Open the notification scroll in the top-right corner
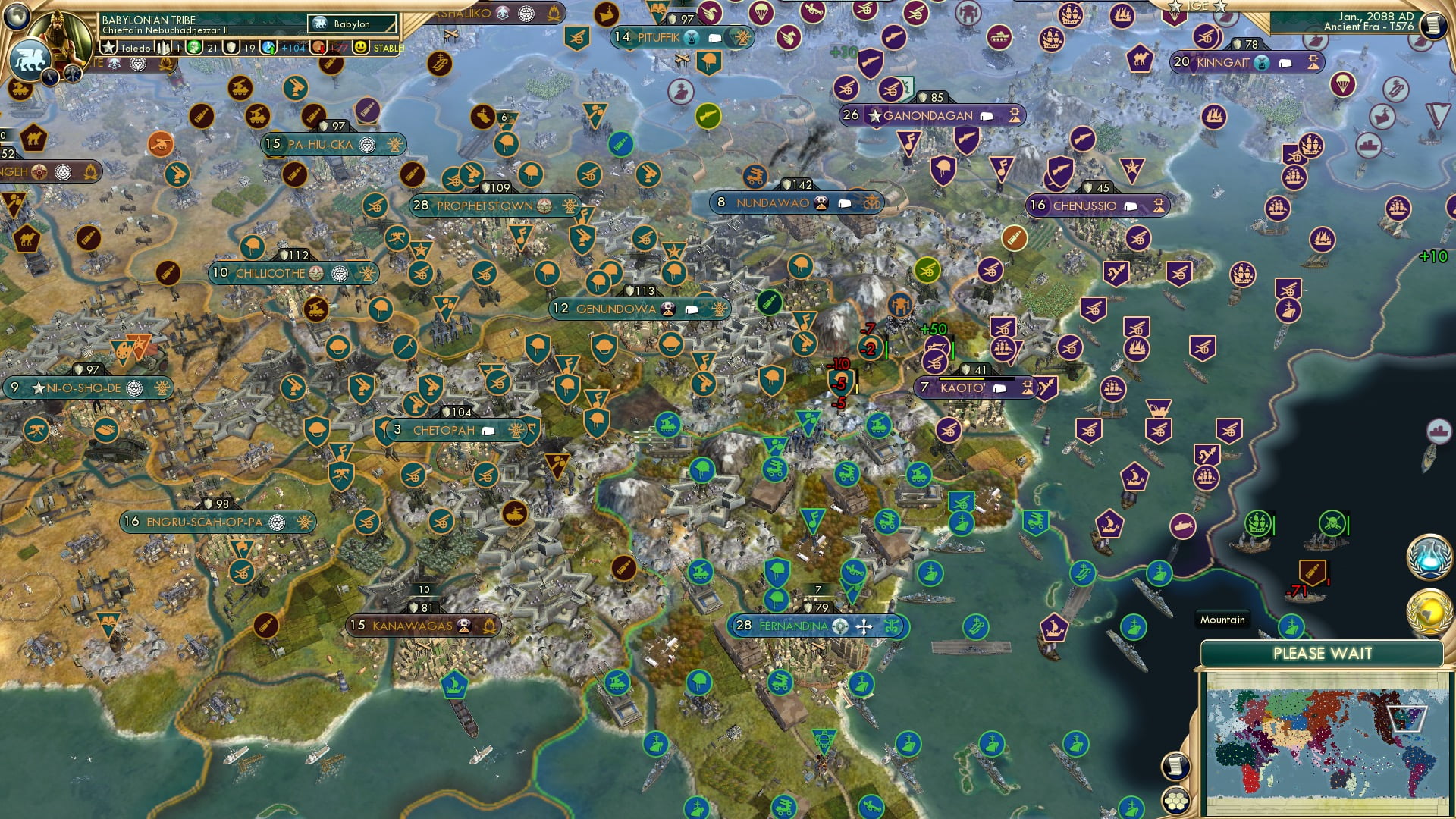The width and height of the screenshot is (1456, 819). (x=1435, y=25)
